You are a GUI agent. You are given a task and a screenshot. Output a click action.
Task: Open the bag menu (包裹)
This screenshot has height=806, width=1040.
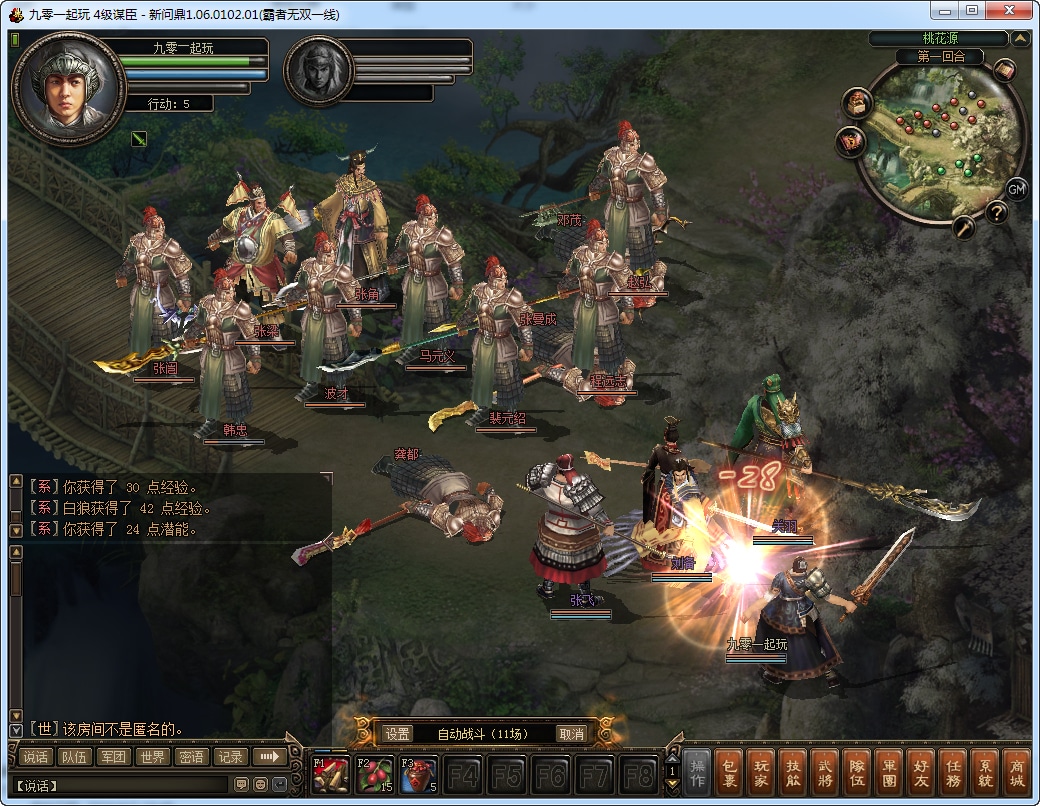tap(729, 773)
